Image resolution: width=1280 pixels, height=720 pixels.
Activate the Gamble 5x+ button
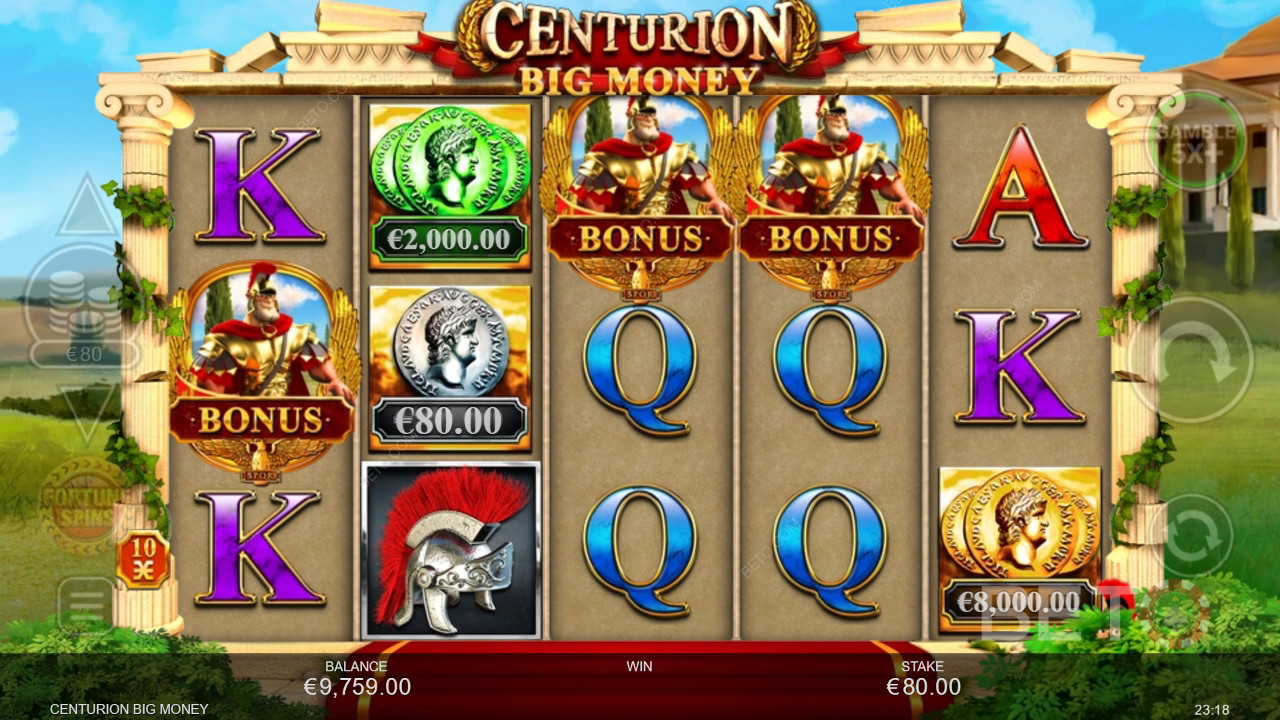coord(1196,139)
